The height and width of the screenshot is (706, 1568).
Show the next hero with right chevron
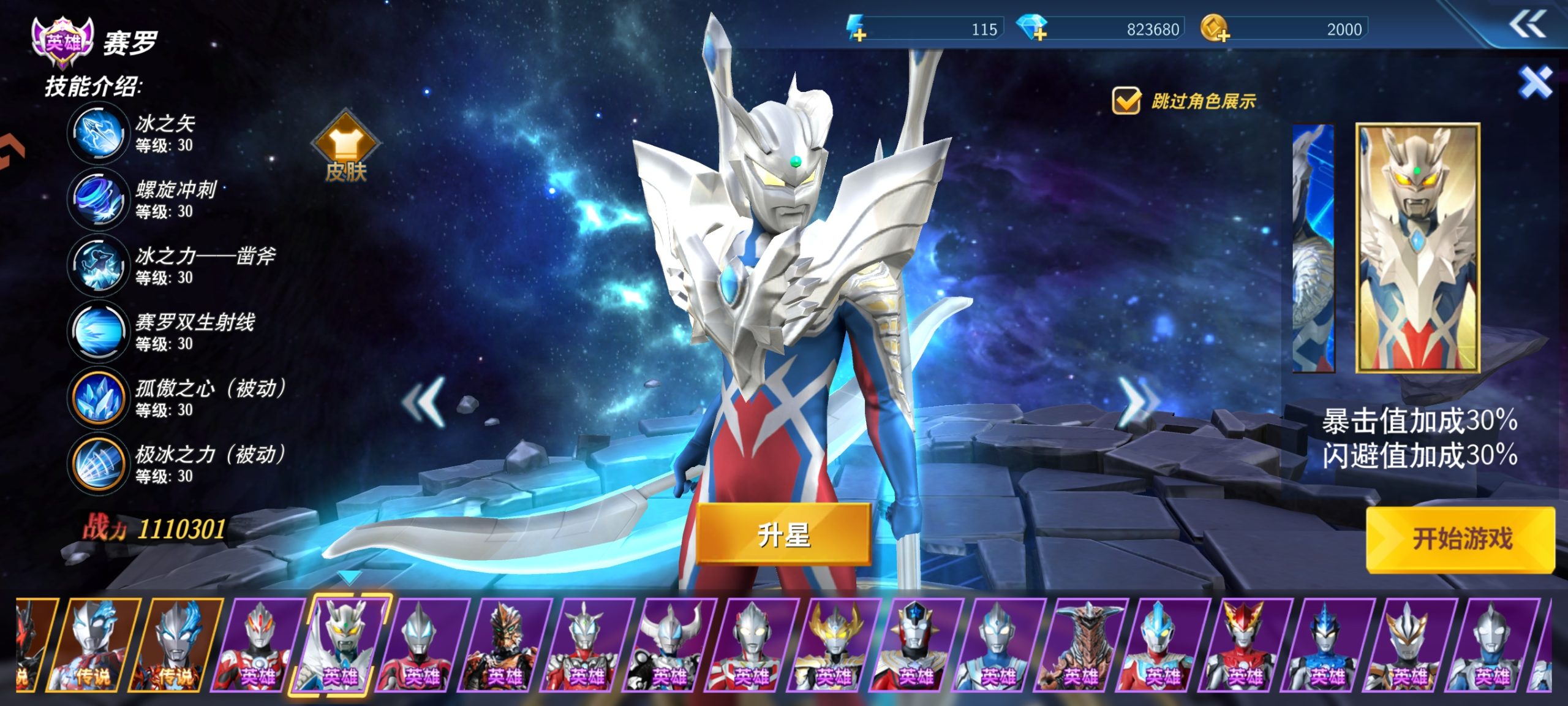point(1137,401)
